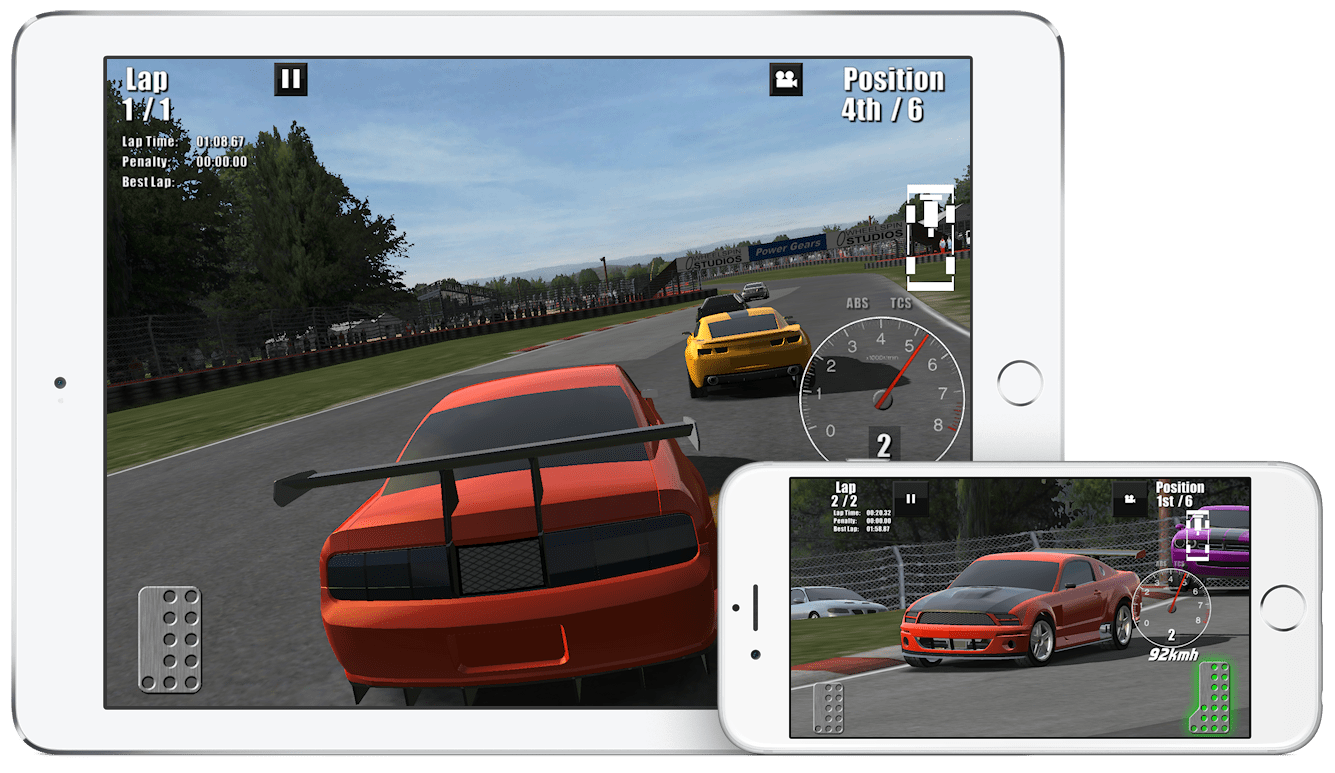Pause the race using the iPad pause icon
This screenshot has width=1335, height=773.
click(290, 77)
